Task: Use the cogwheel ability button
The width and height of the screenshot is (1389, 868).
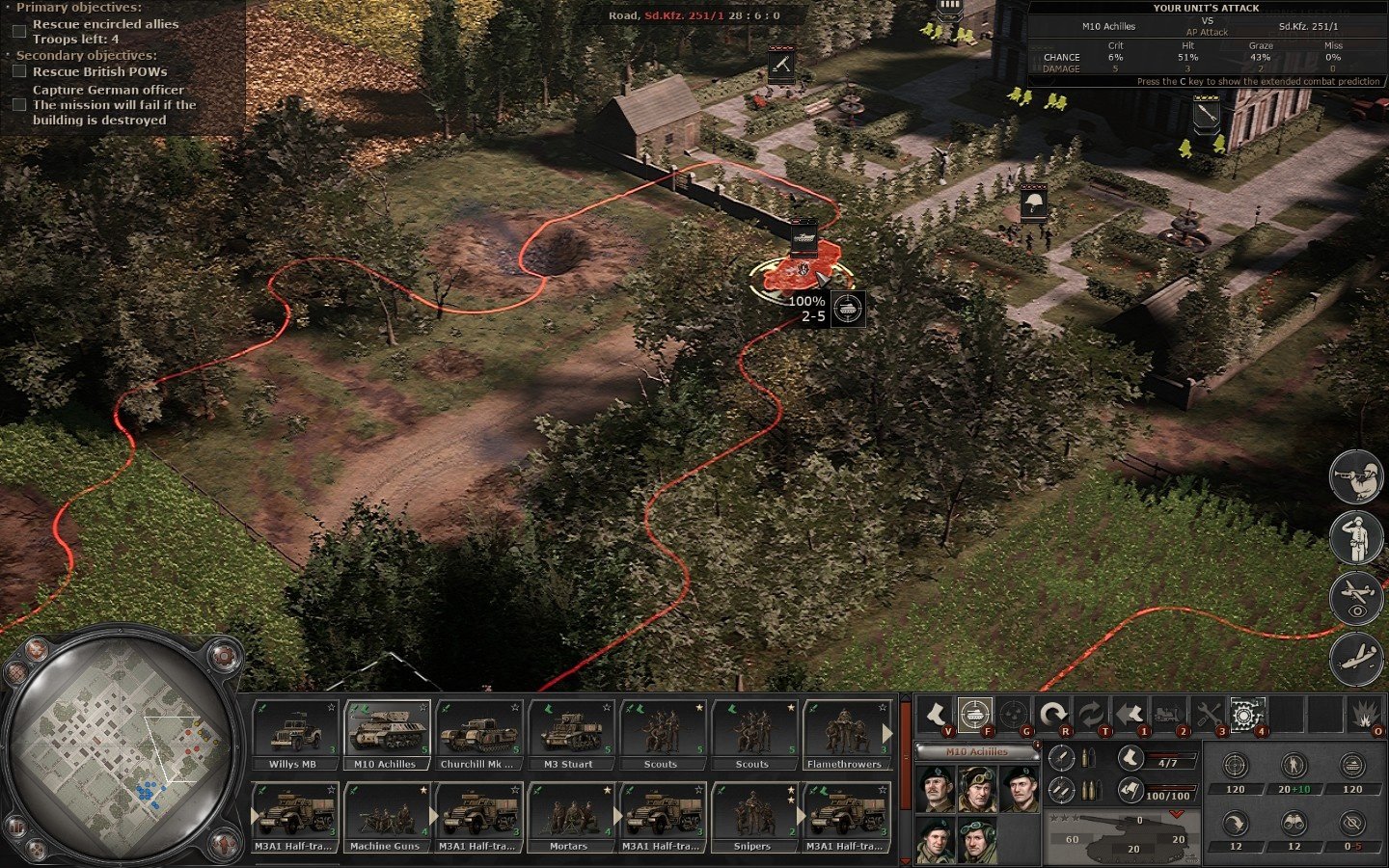Action: (x=1244, y=715)
